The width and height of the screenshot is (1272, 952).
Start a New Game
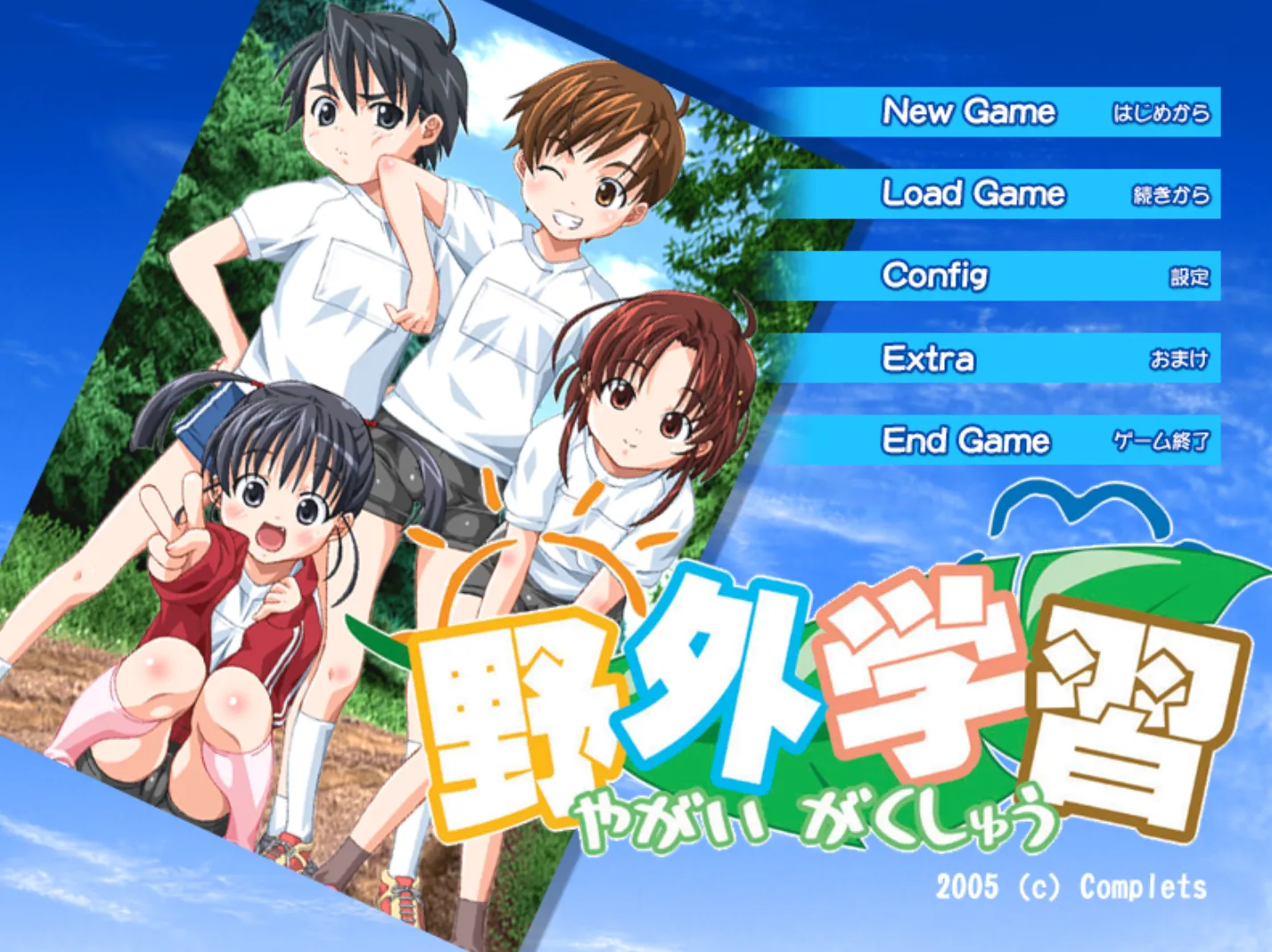(x=970, y=112)
